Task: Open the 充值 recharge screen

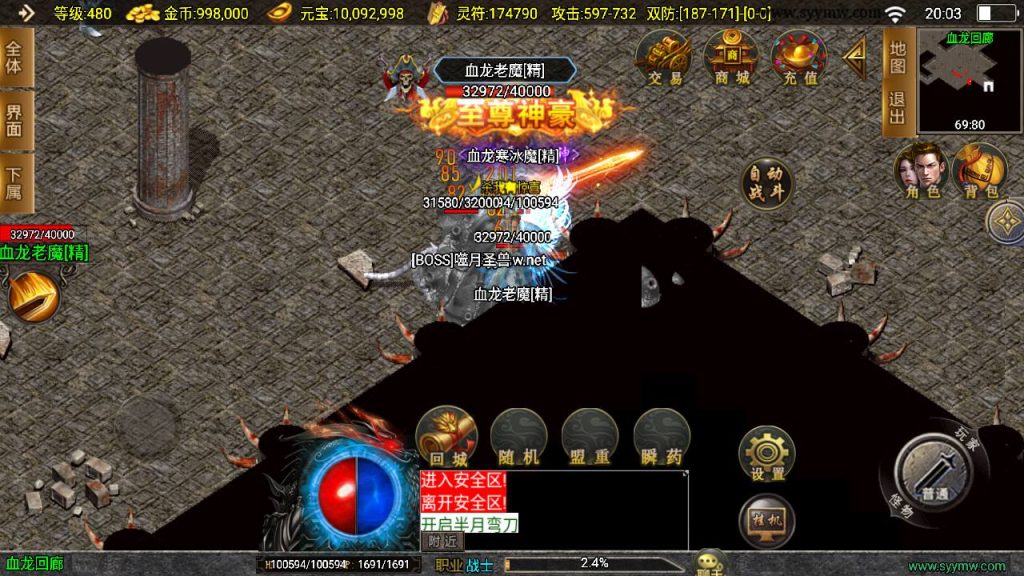Action: click(x=798, y=58)
